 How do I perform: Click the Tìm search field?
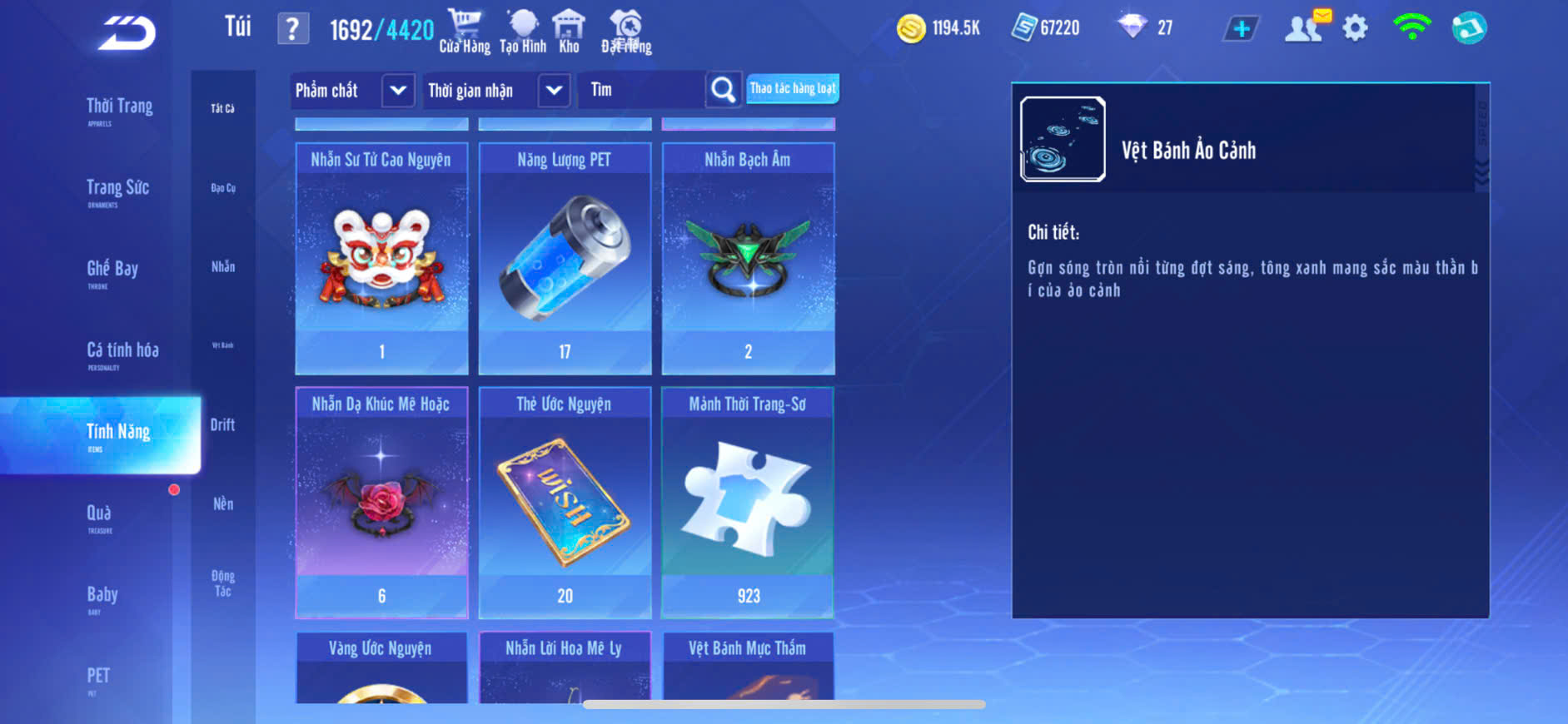[x=641, y=90]
